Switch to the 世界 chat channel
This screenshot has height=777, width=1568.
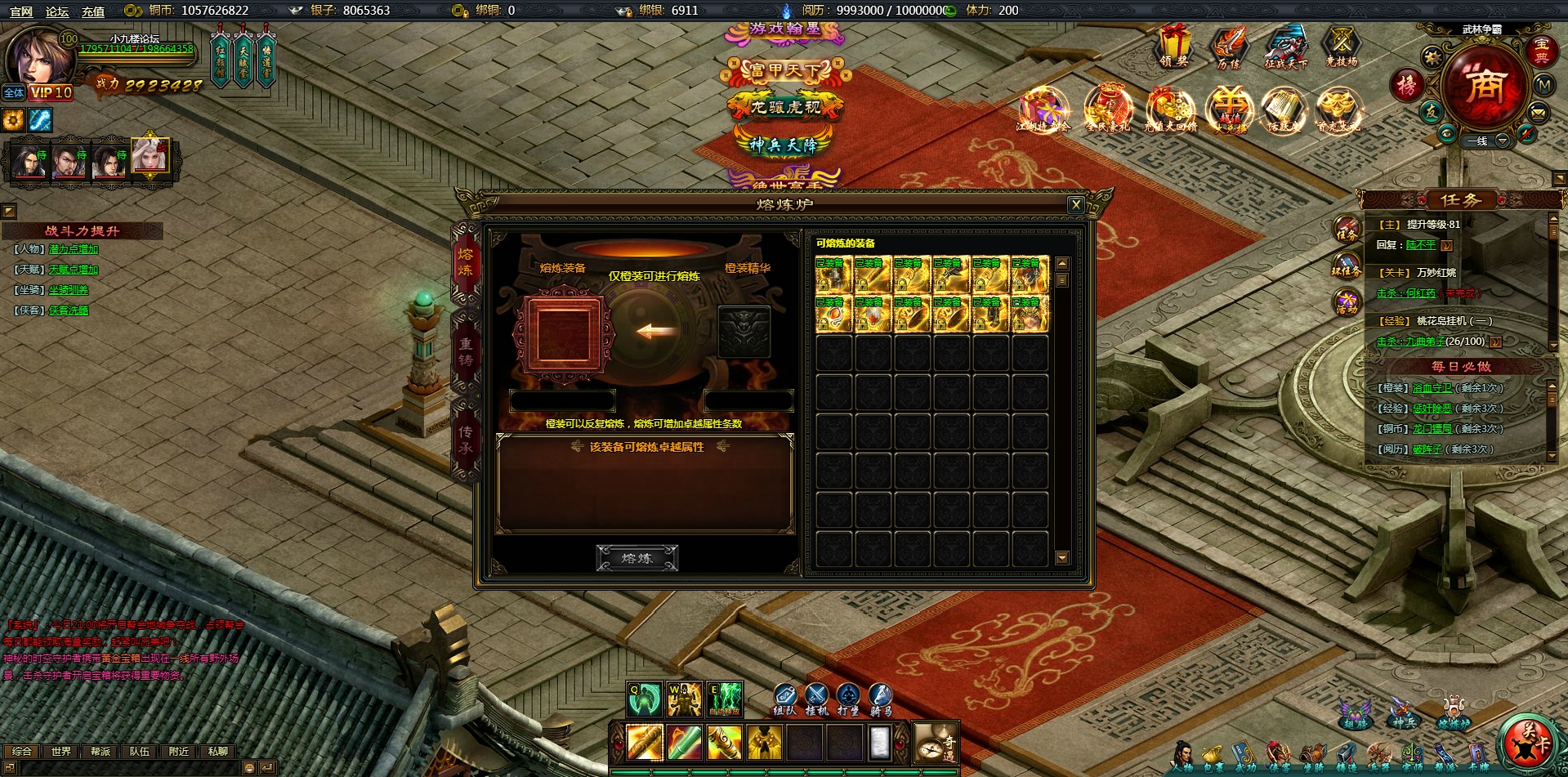[61, 751]
